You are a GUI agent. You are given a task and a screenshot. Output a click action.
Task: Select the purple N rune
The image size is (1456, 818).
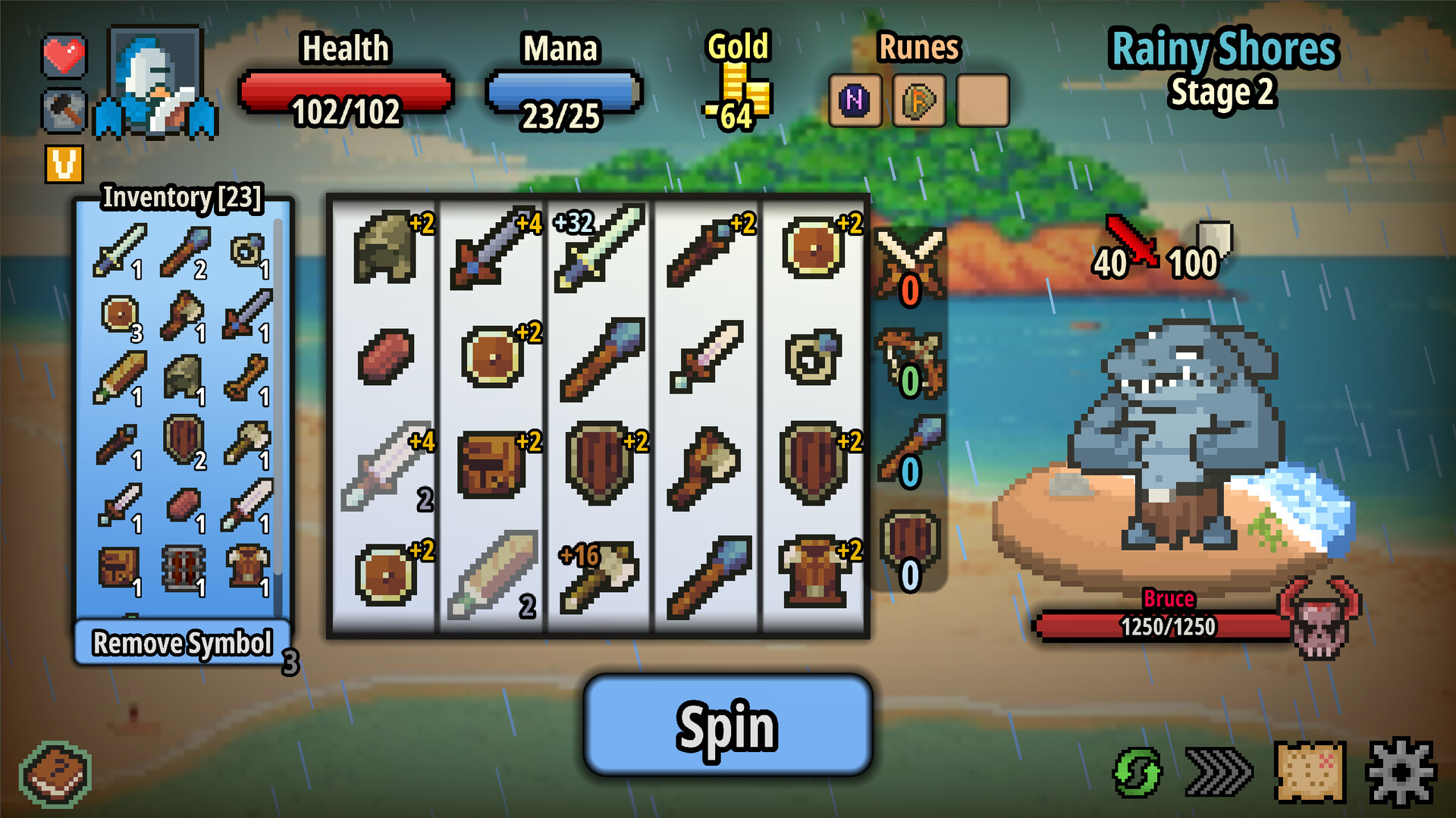click(855, 101)
